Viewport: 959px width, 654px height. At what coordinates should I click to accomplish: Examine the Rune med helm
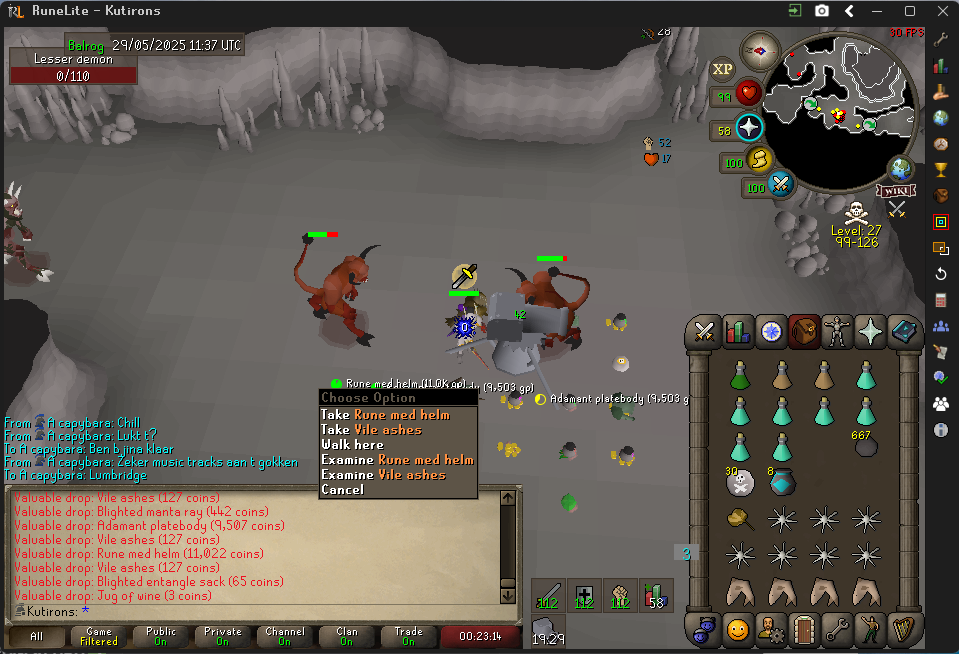(397, 459)
